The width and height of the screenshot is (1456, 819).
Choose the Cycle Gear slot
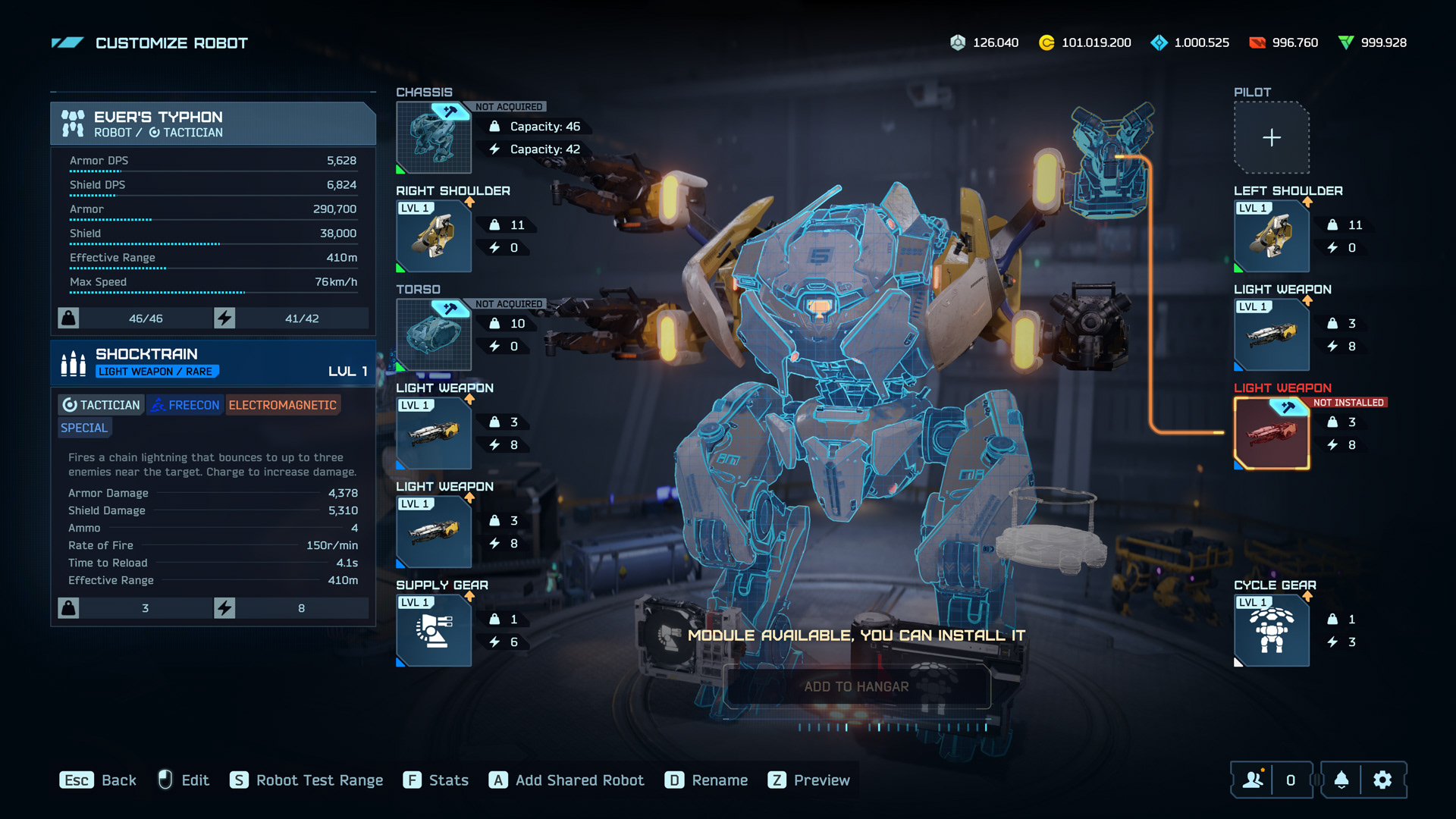tap(1272, 631)
